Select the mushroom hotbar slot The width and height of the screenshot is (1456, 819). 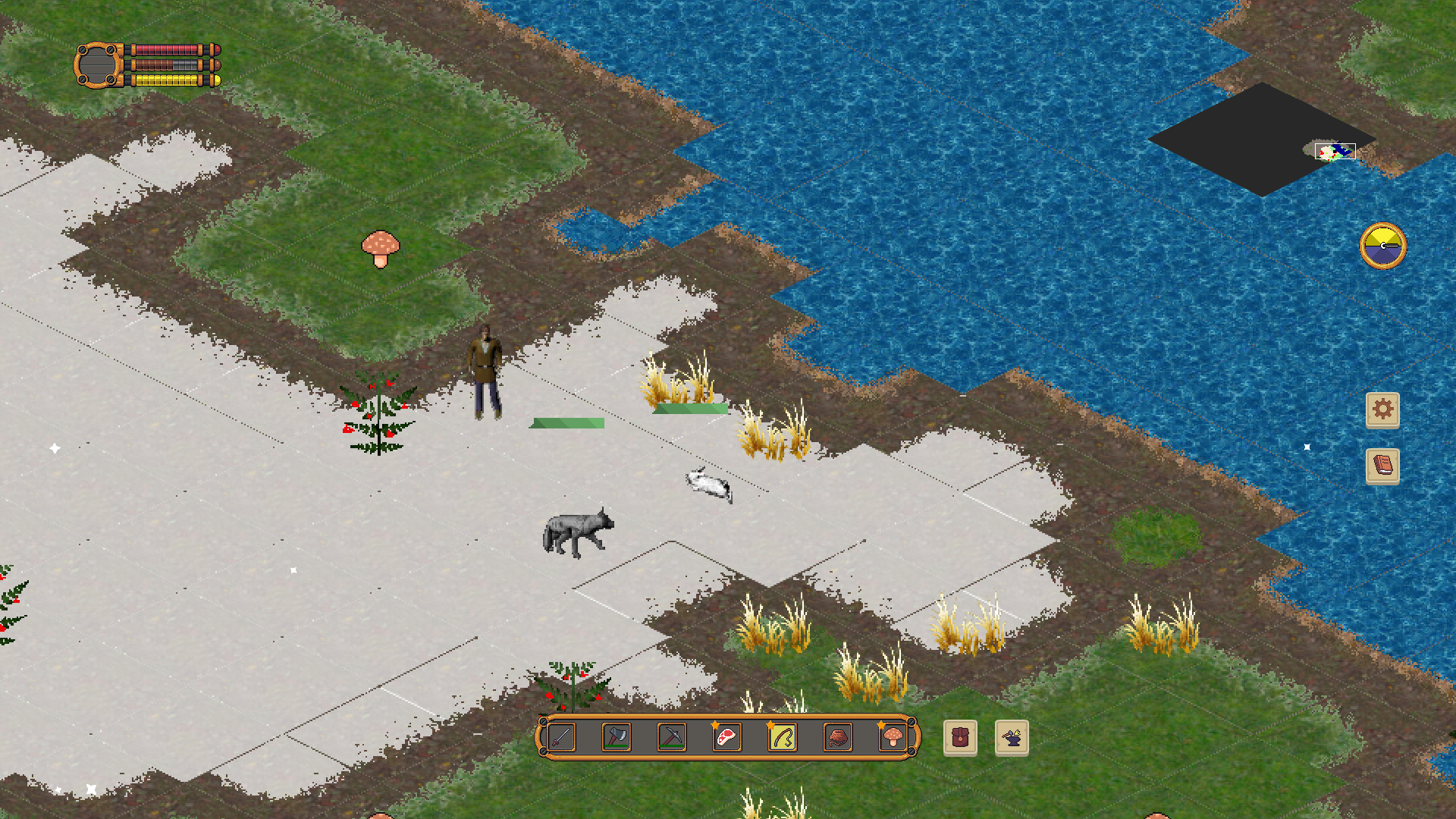893,737
